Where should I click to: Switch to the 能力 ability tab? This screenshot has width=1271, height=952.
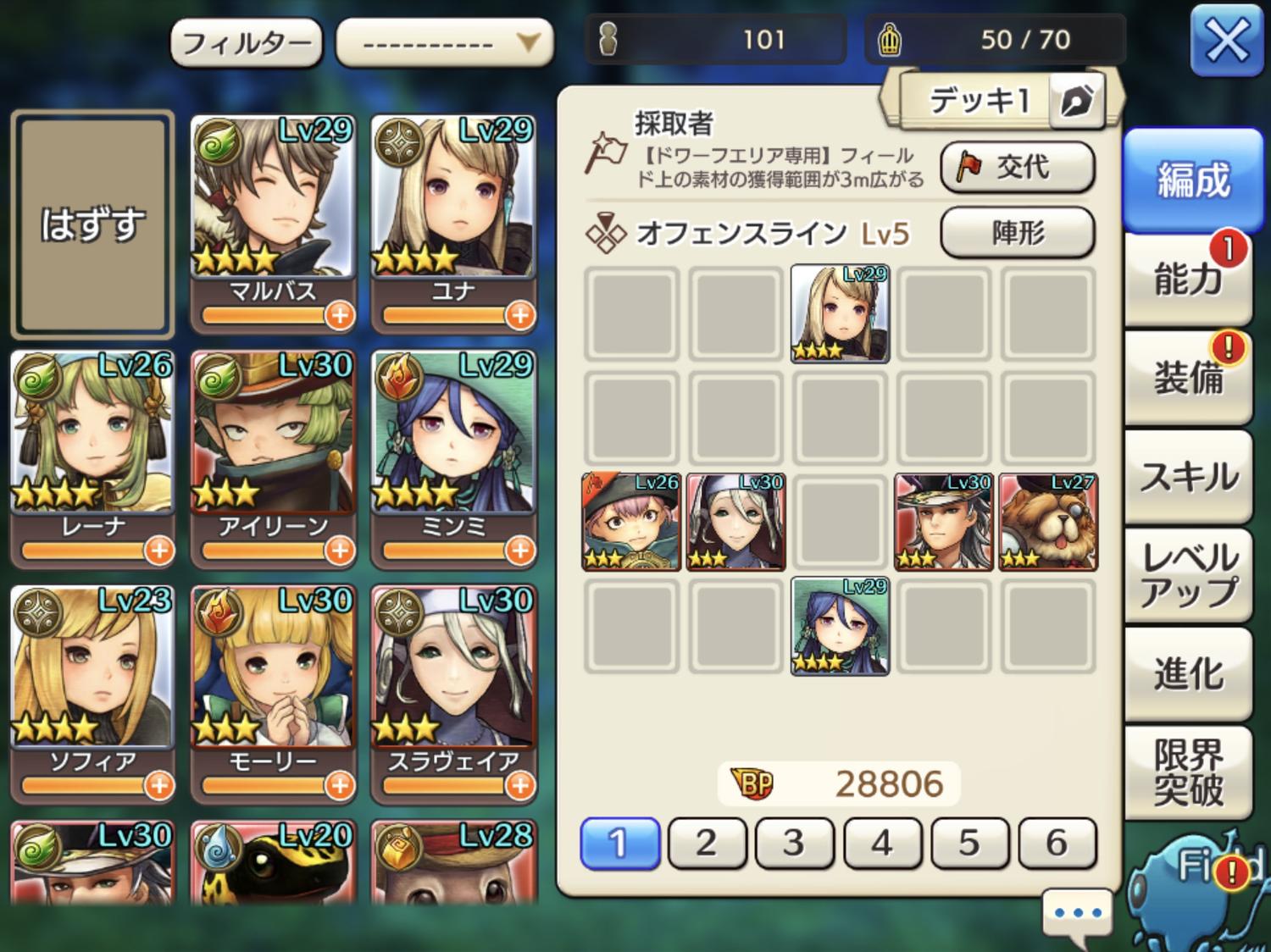click(x=1188, y=279)
